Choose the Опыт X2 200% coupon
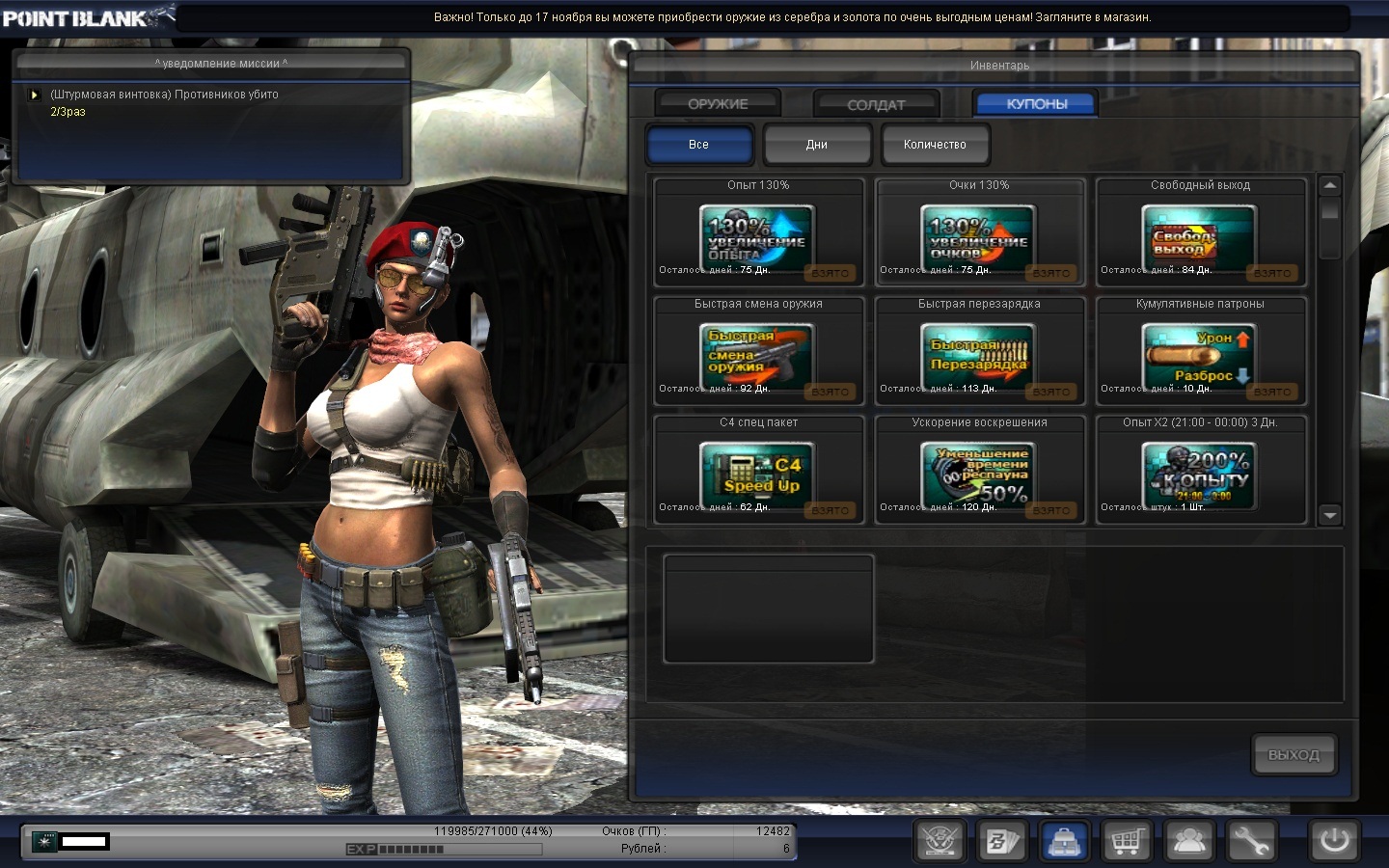Image resolution: width=1389 pixels, height=868 pixels. (x=1200, y=473)
